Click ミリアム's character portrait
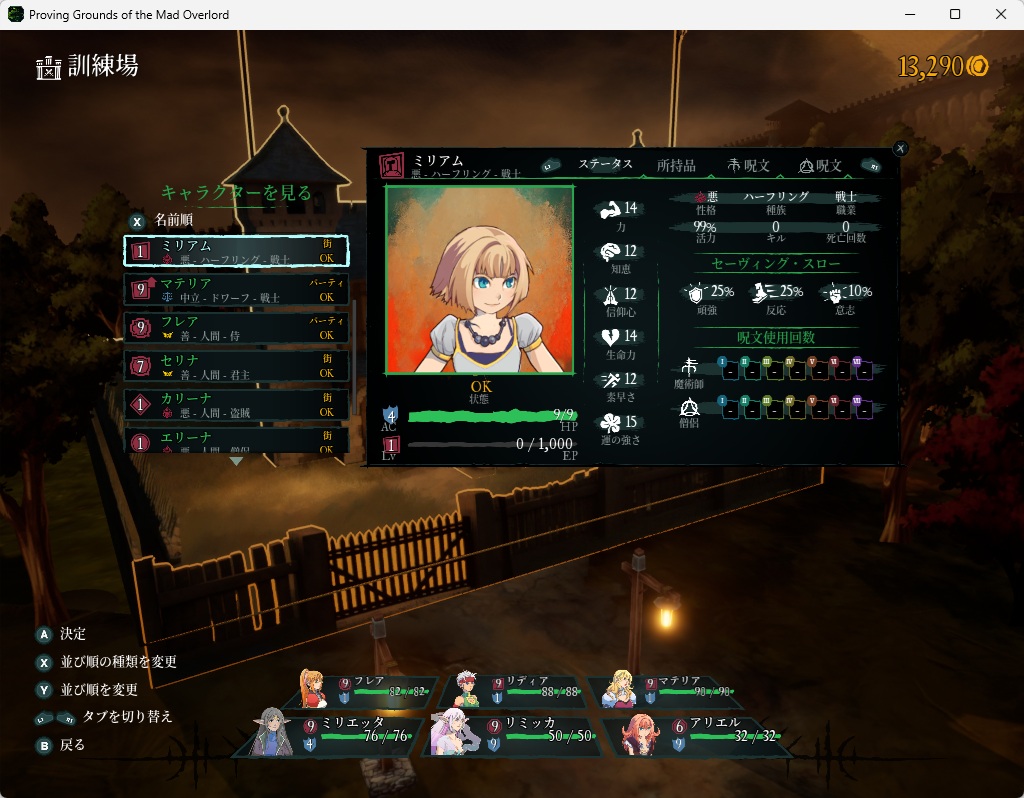The height and width of the screenshot is (798, 1024). 480,280
